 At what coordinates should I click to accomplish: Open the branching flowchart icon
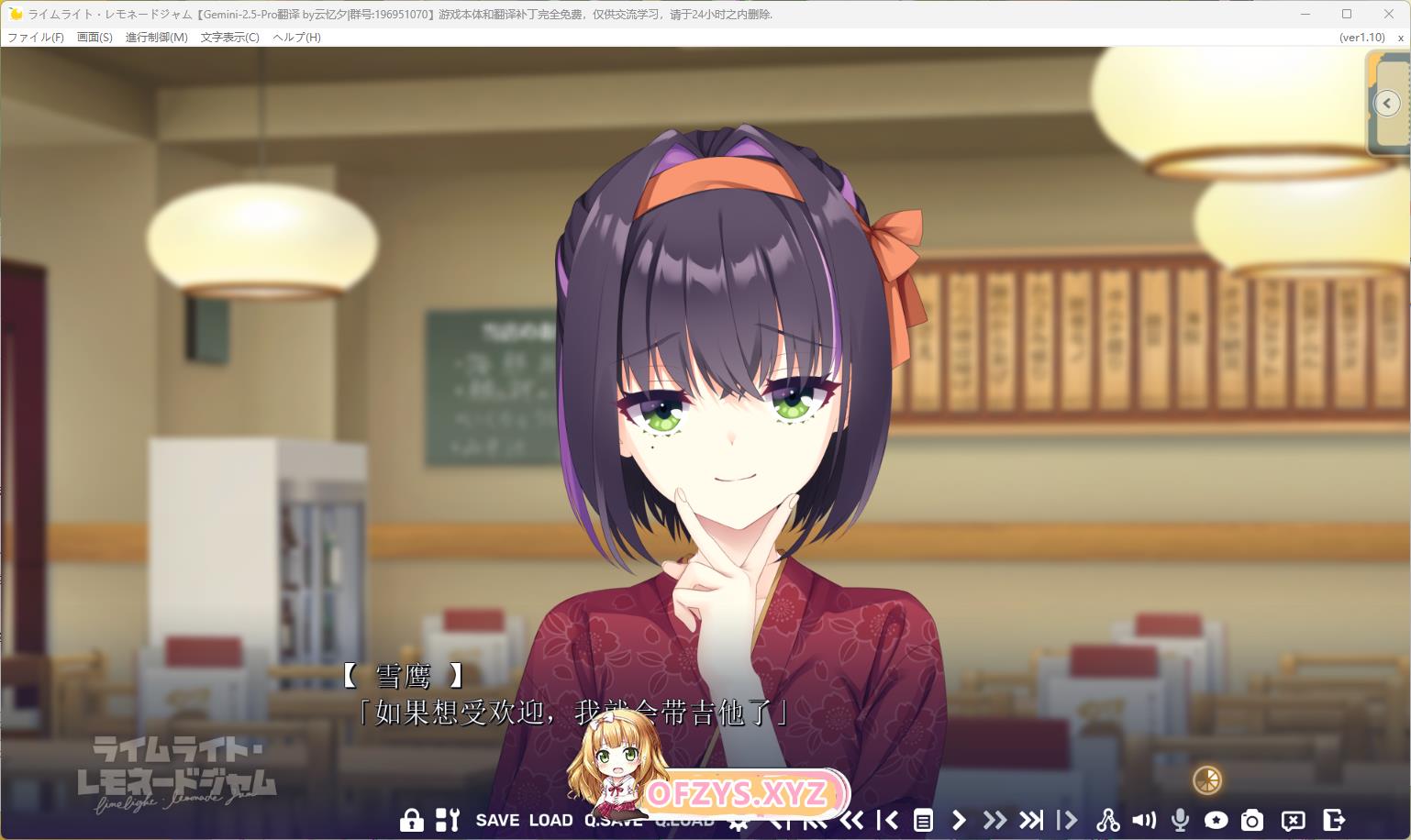(1107, 820)
